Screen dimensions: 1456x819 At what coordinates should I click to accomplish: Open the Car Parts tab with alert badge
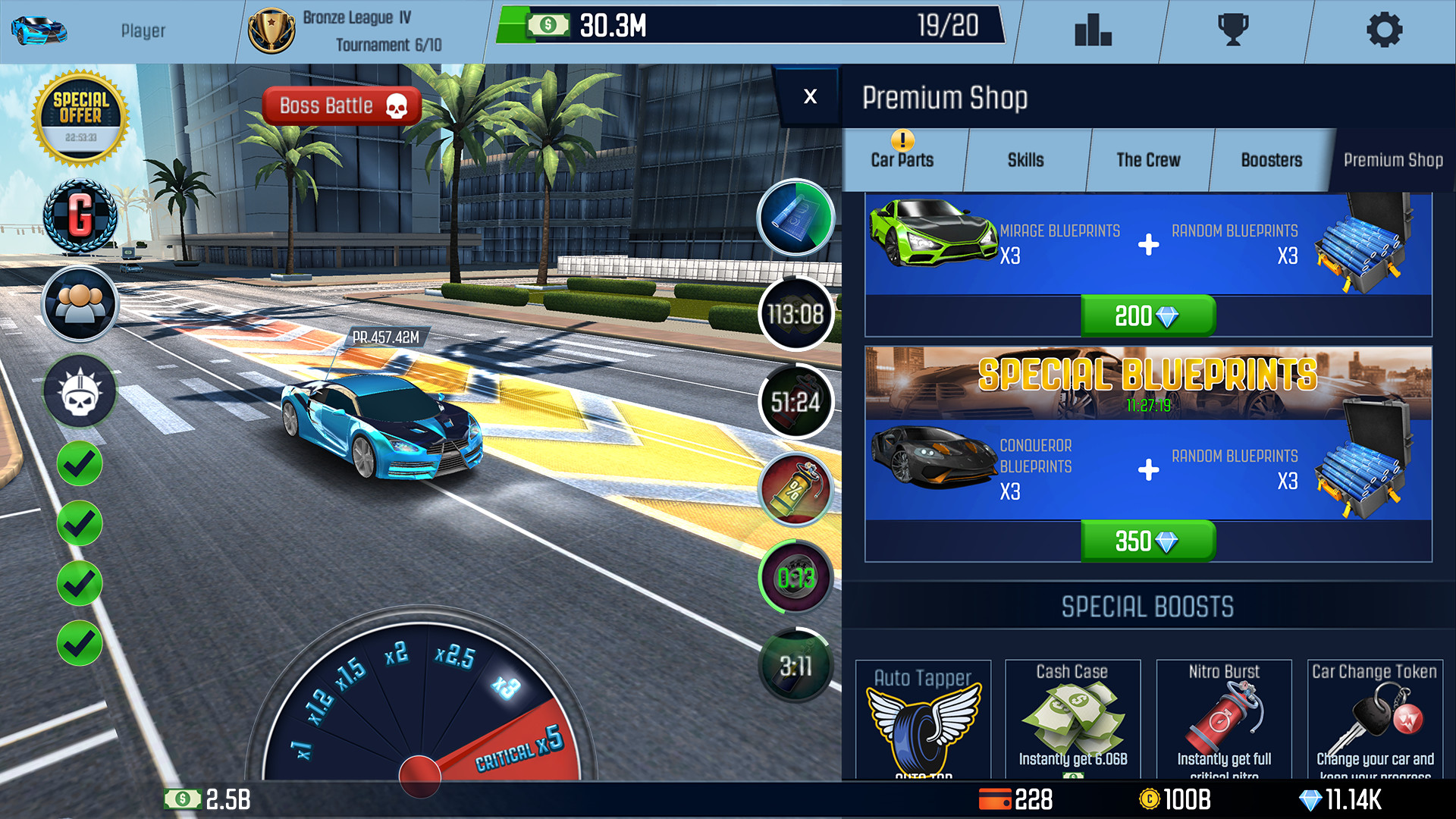[x=902, y=160]
